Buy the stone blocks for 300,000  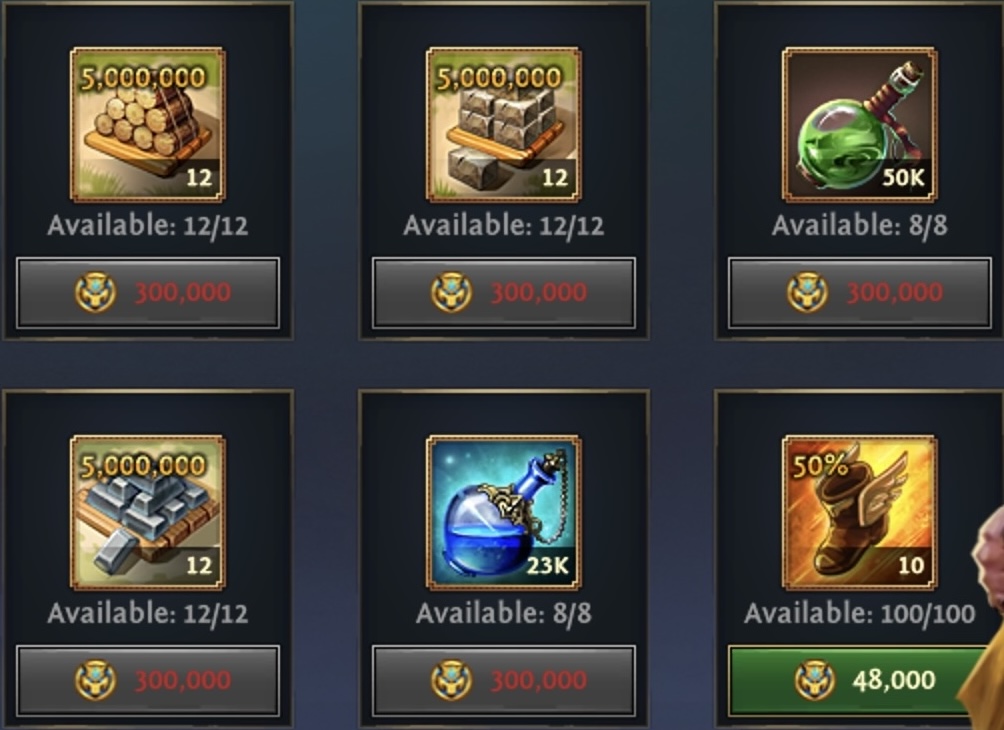click(x=503, y=293)
